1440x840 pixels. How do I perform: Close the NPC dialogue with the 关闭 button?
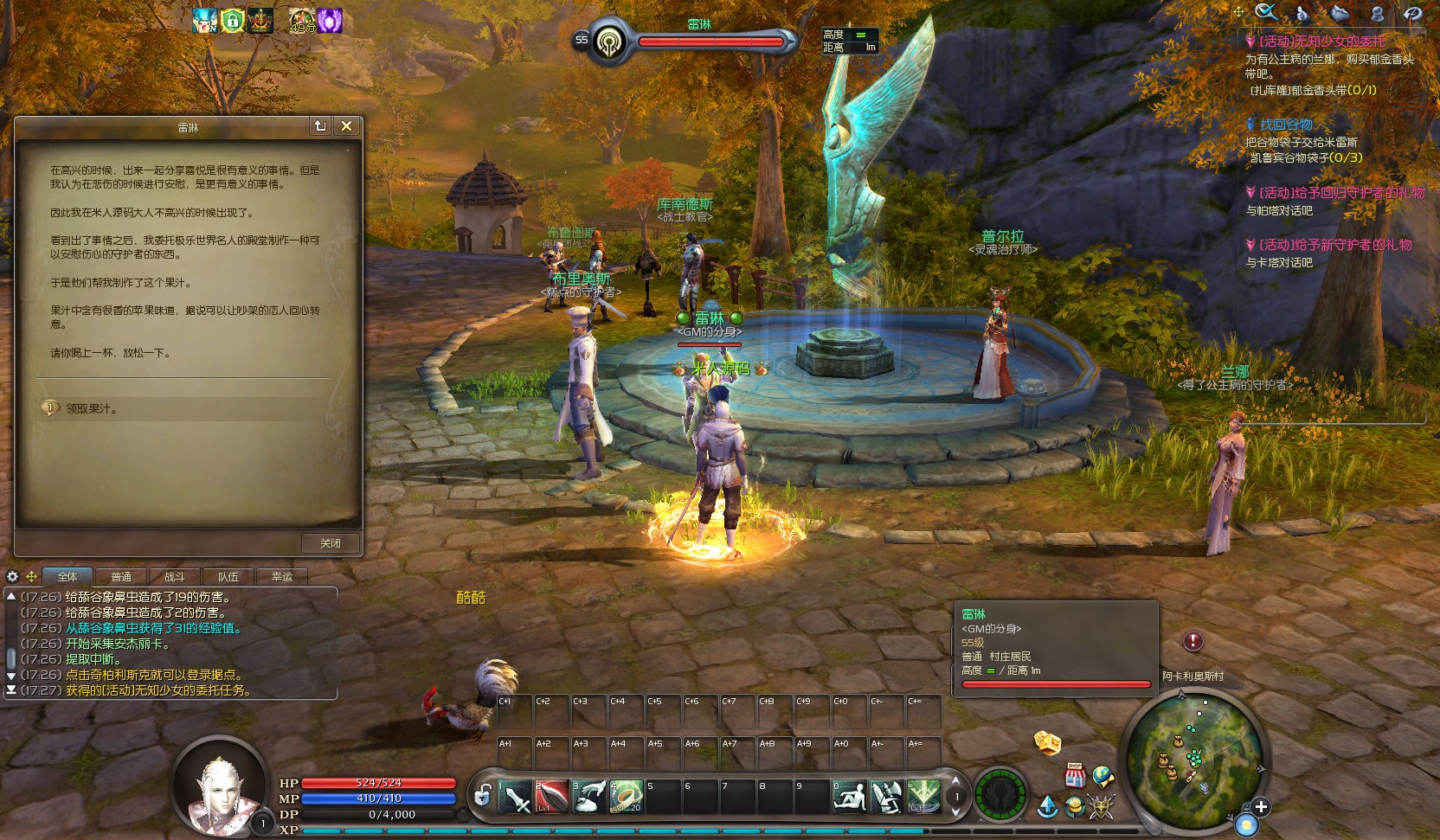[330, 543]
